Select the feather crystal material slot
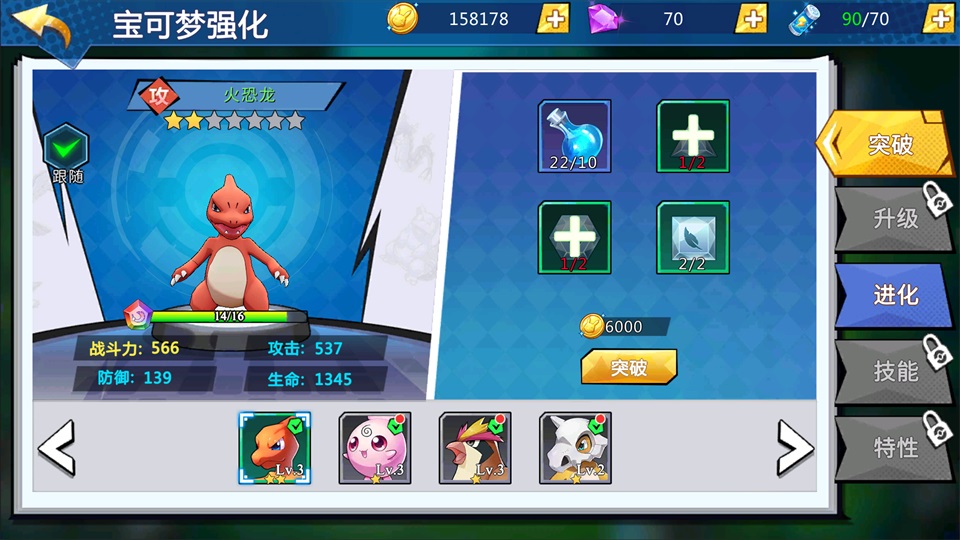The width and height of the screenshot is (960, 540). point(692,237)
